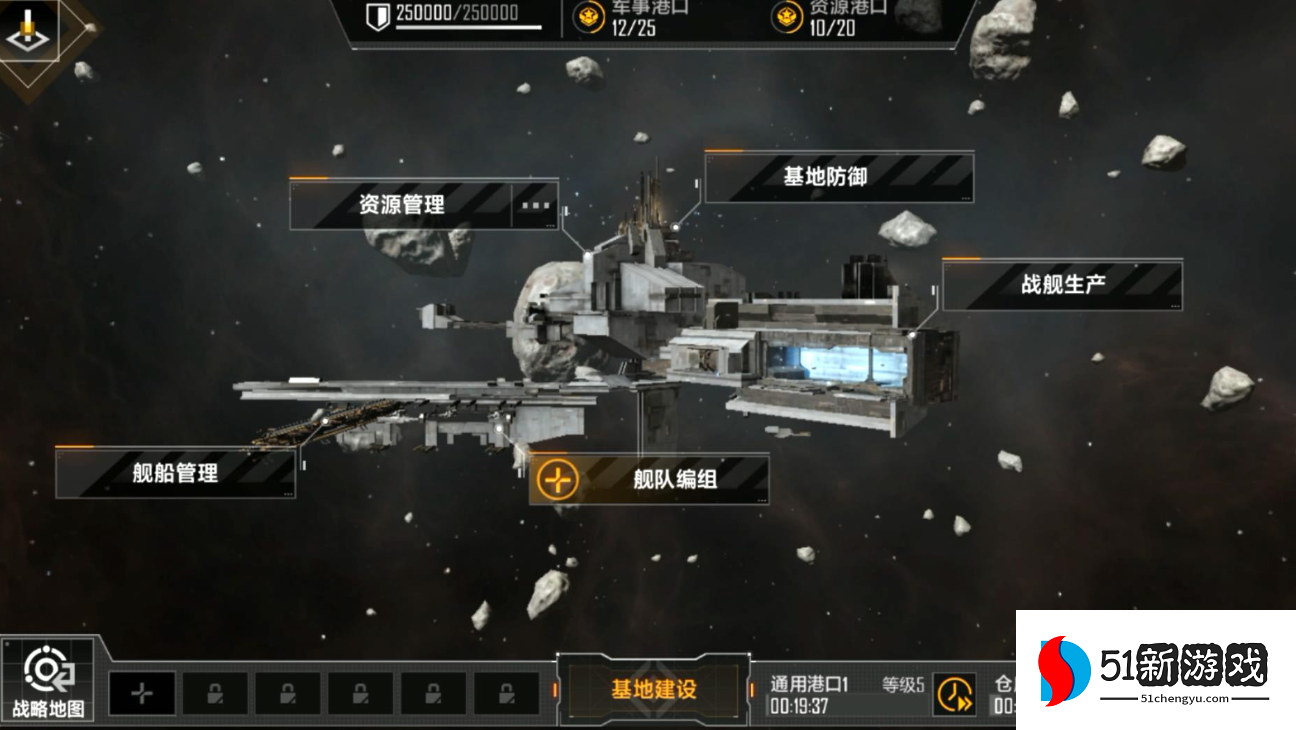Image resolution: width=1296 pixels, height=730 pixels.
Task: Click the clock speed-up icon beside 通用港口1
Action: point(954,694)
